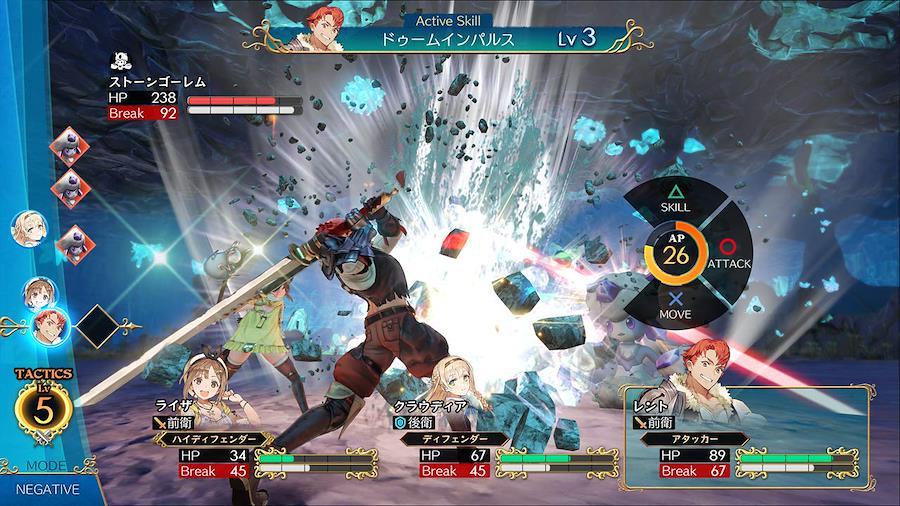Pick MOVE on the command wheel

coord(676,307)
